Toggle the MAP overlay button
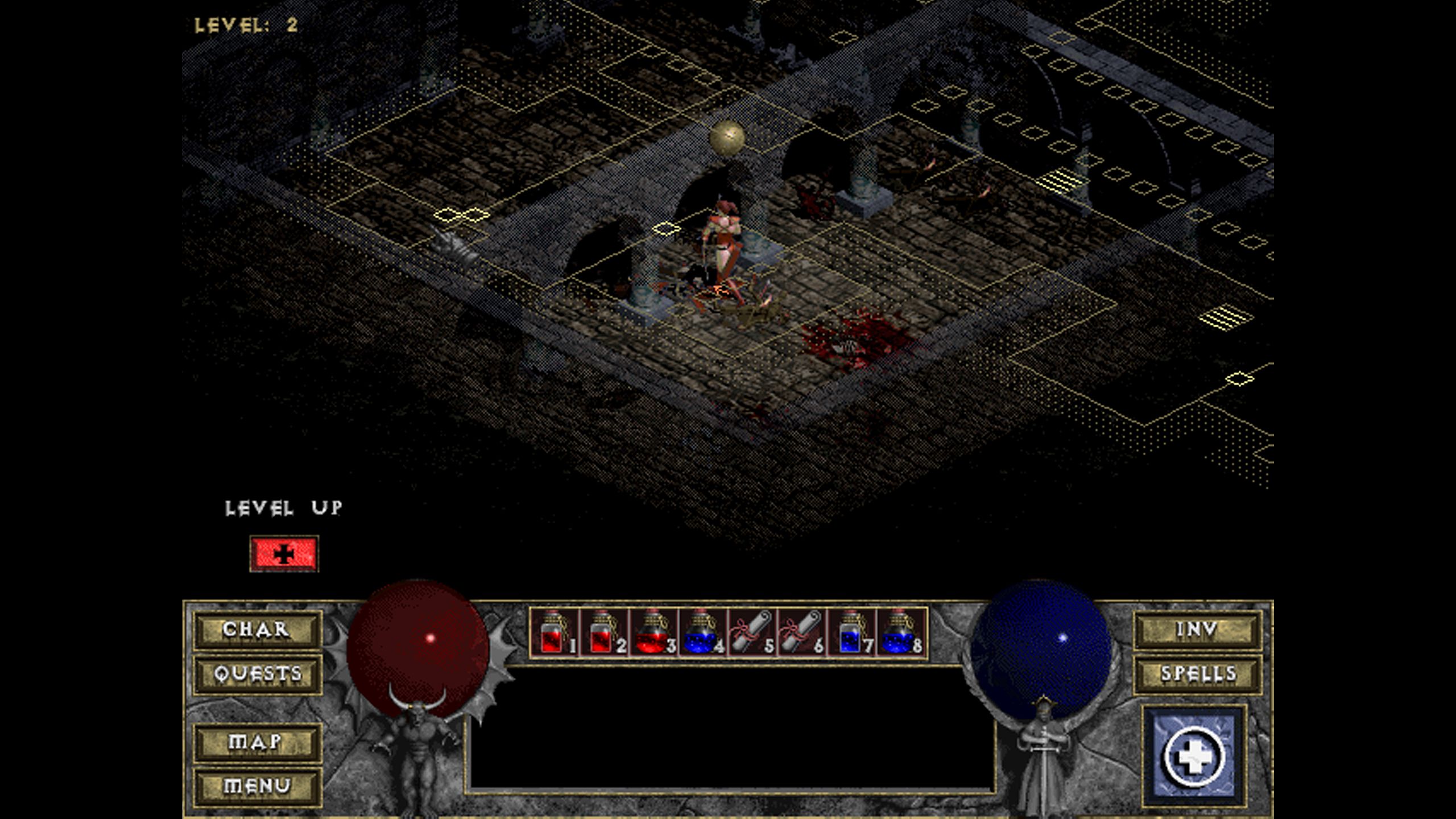Viewport: 1456px width, 819px height. pos(257,742)
